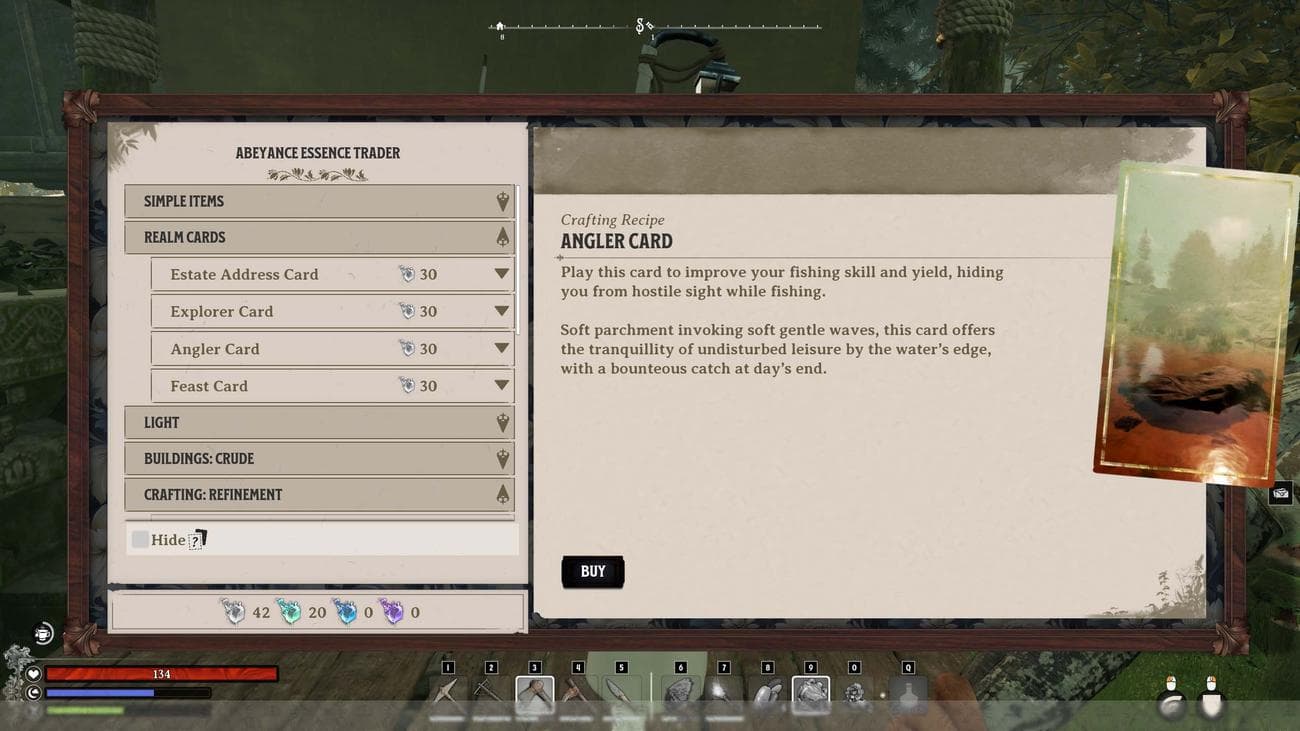
Task: Select the potion bottle in slot Q
Action: [908, 694]
